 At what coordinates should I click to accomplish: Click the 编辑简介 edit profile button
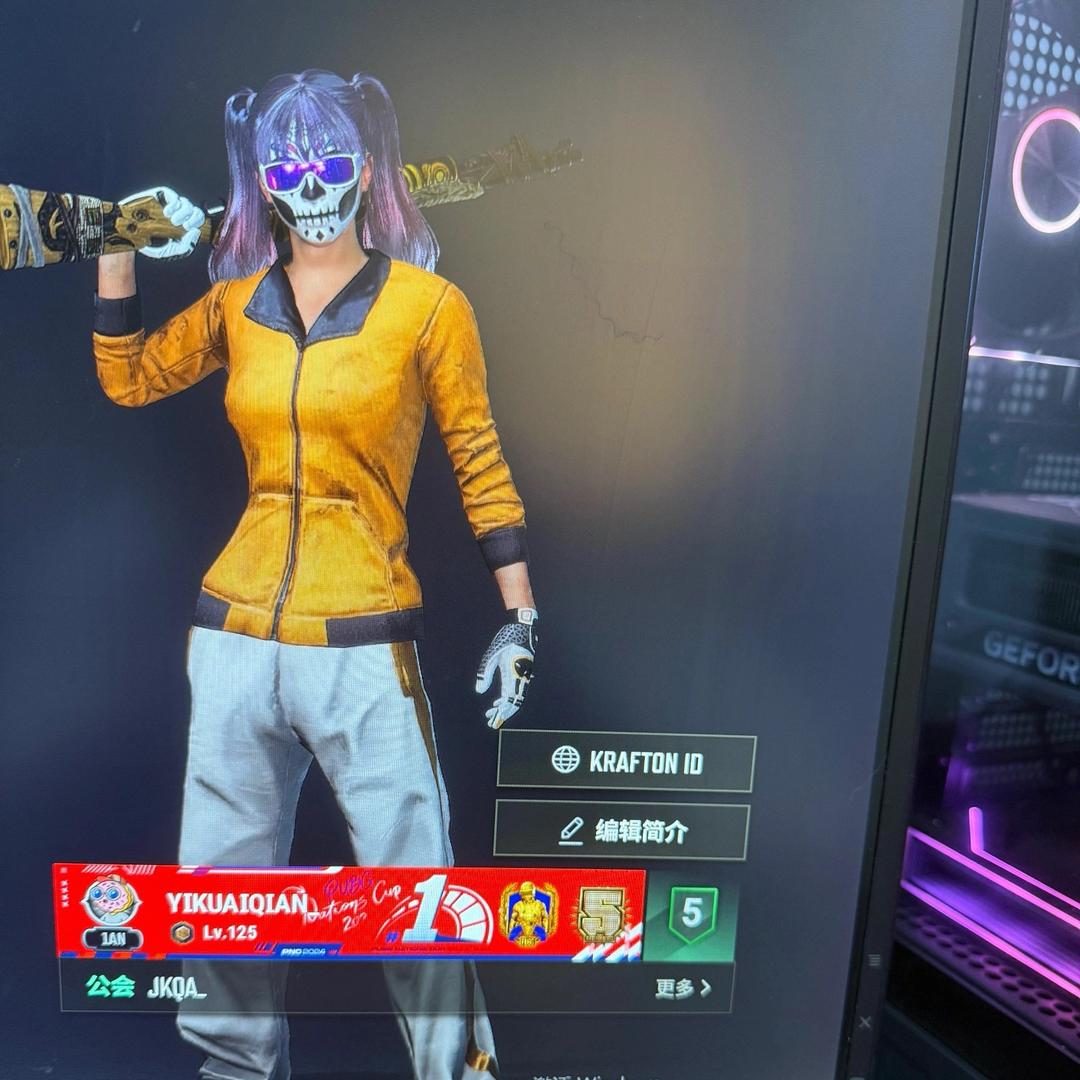[x=622, y=831]
